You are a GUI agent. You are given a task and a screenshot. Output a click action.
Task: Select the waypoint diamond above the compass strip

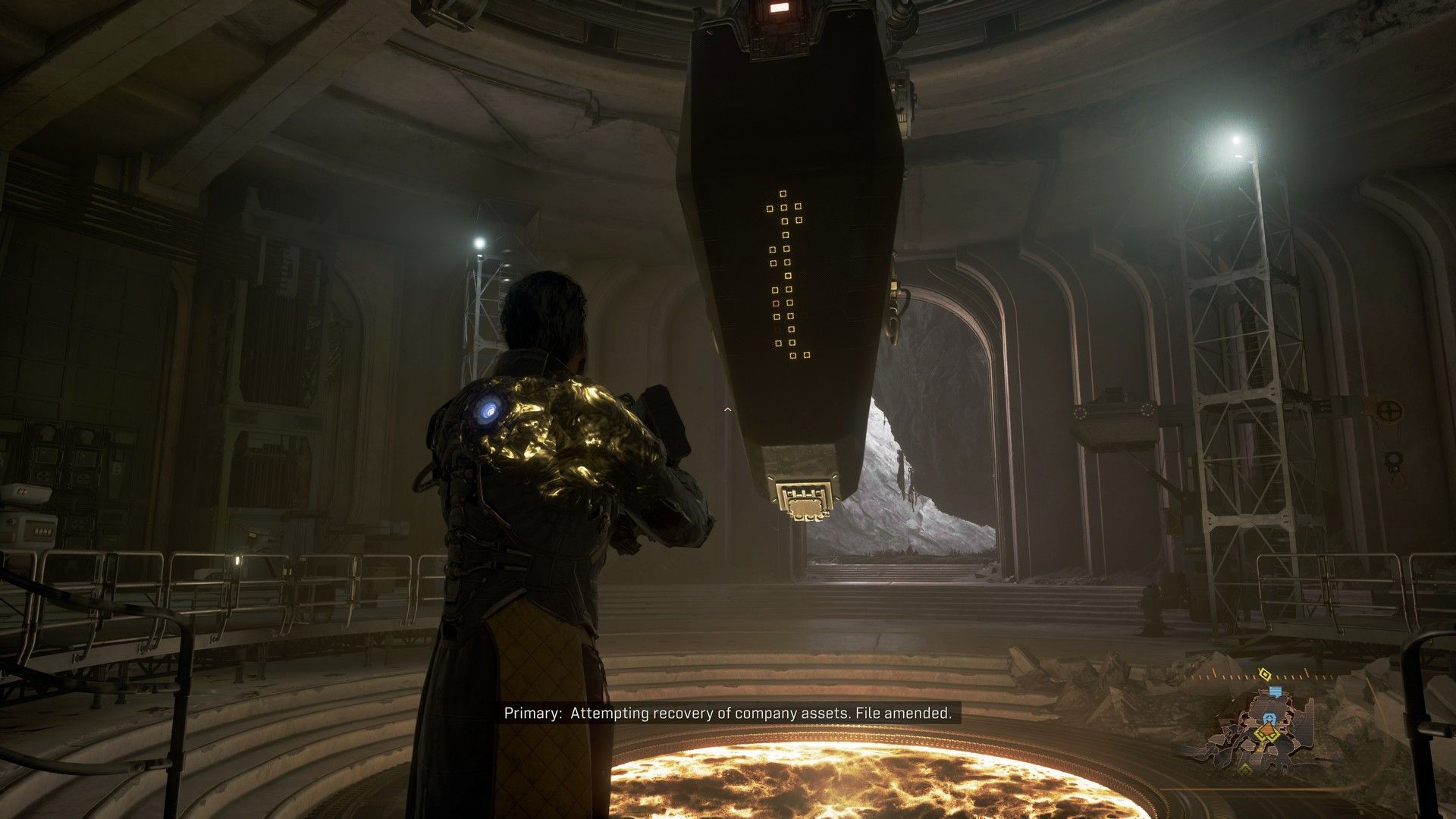1265,673
